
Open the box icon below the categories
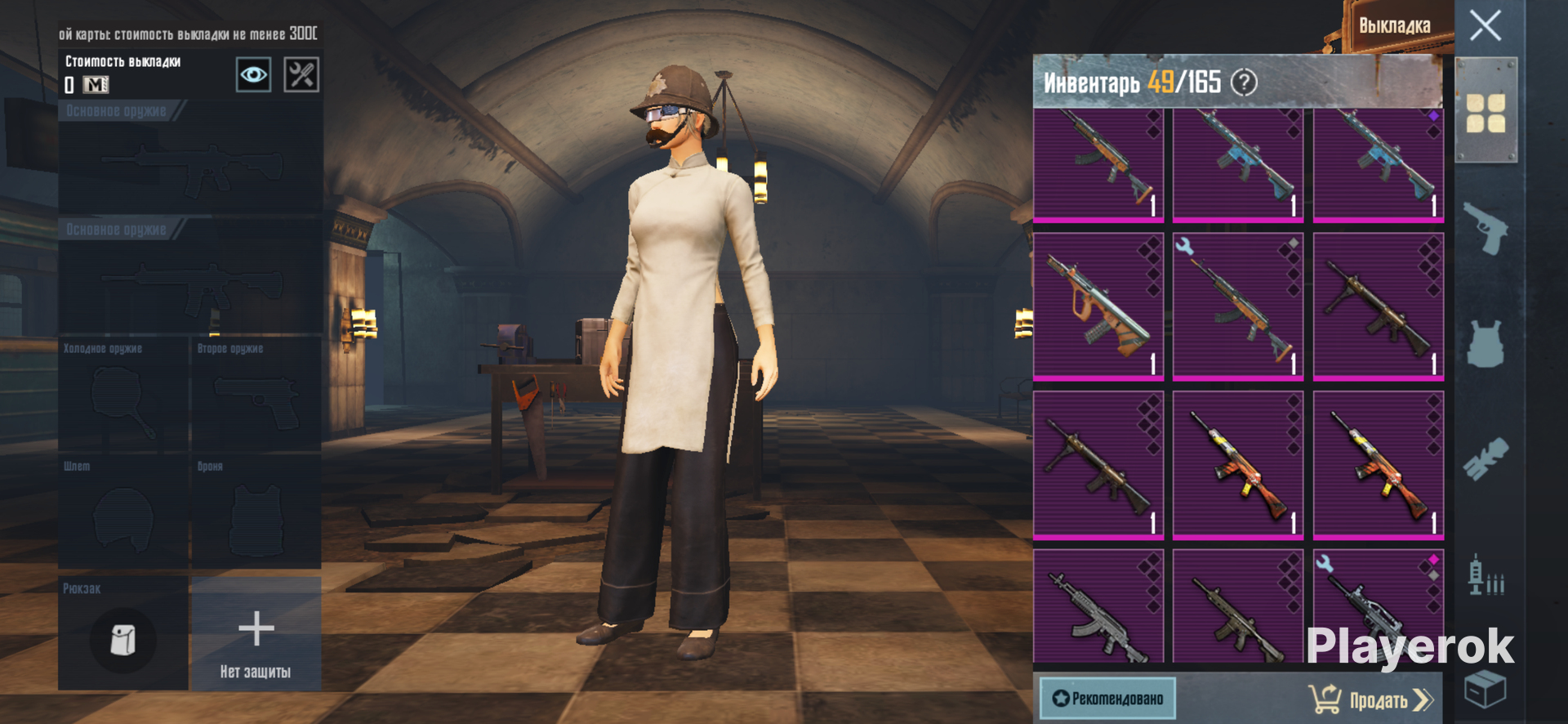point(1486,689)
